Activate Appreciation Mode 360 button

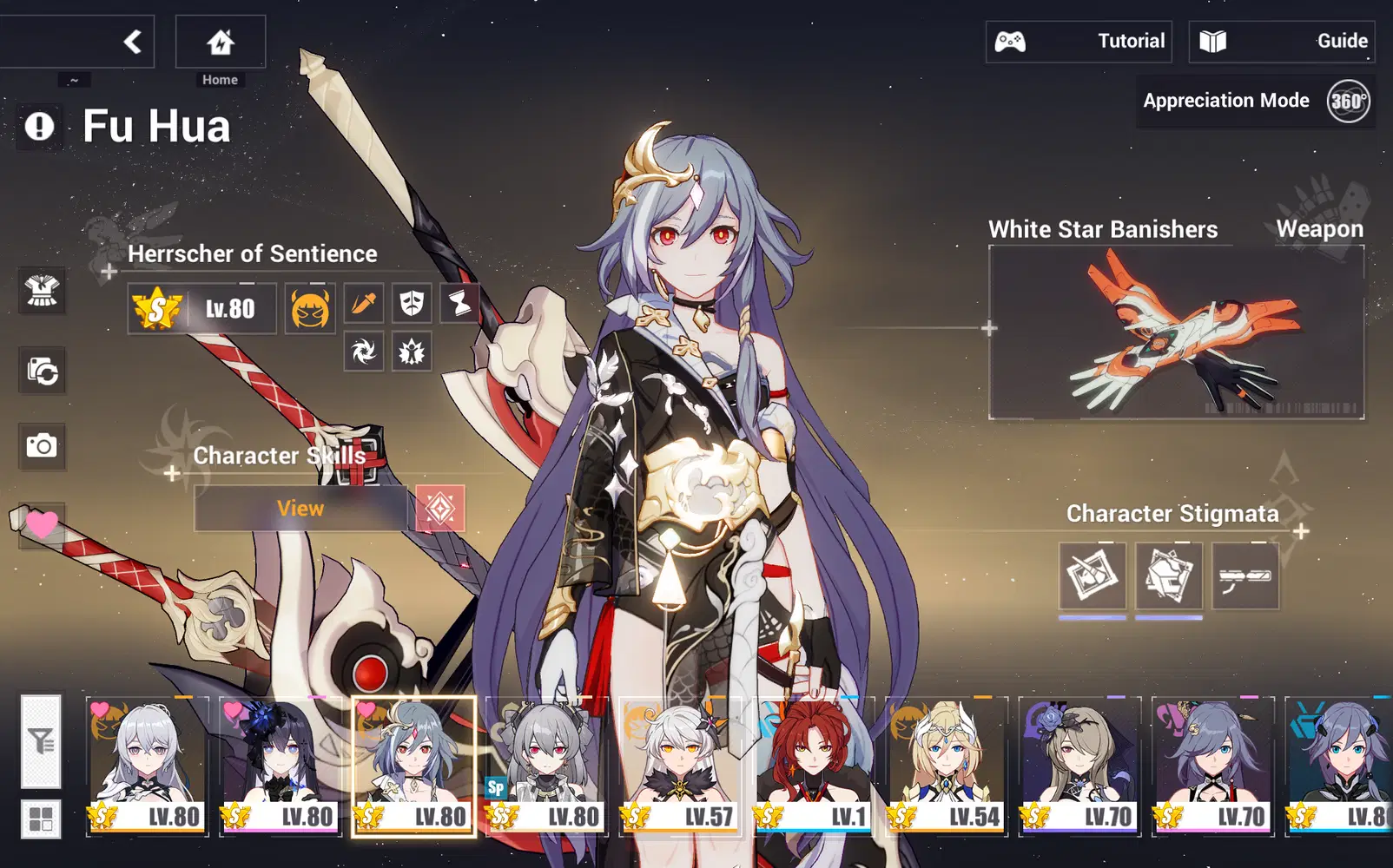(x=1347, y=102)
